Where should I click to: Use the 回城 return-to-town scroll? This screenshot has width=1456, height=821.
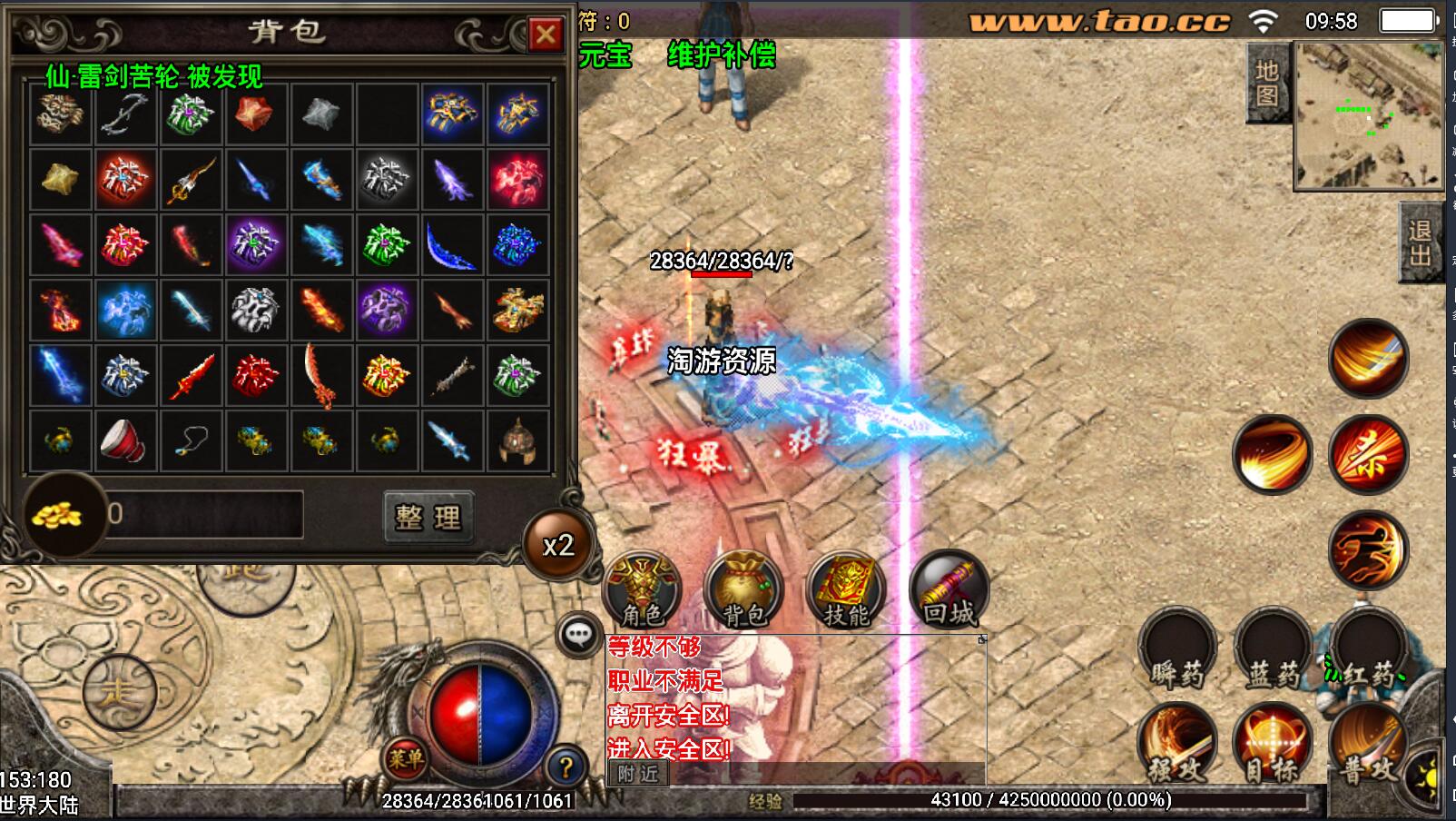(949, 589)
